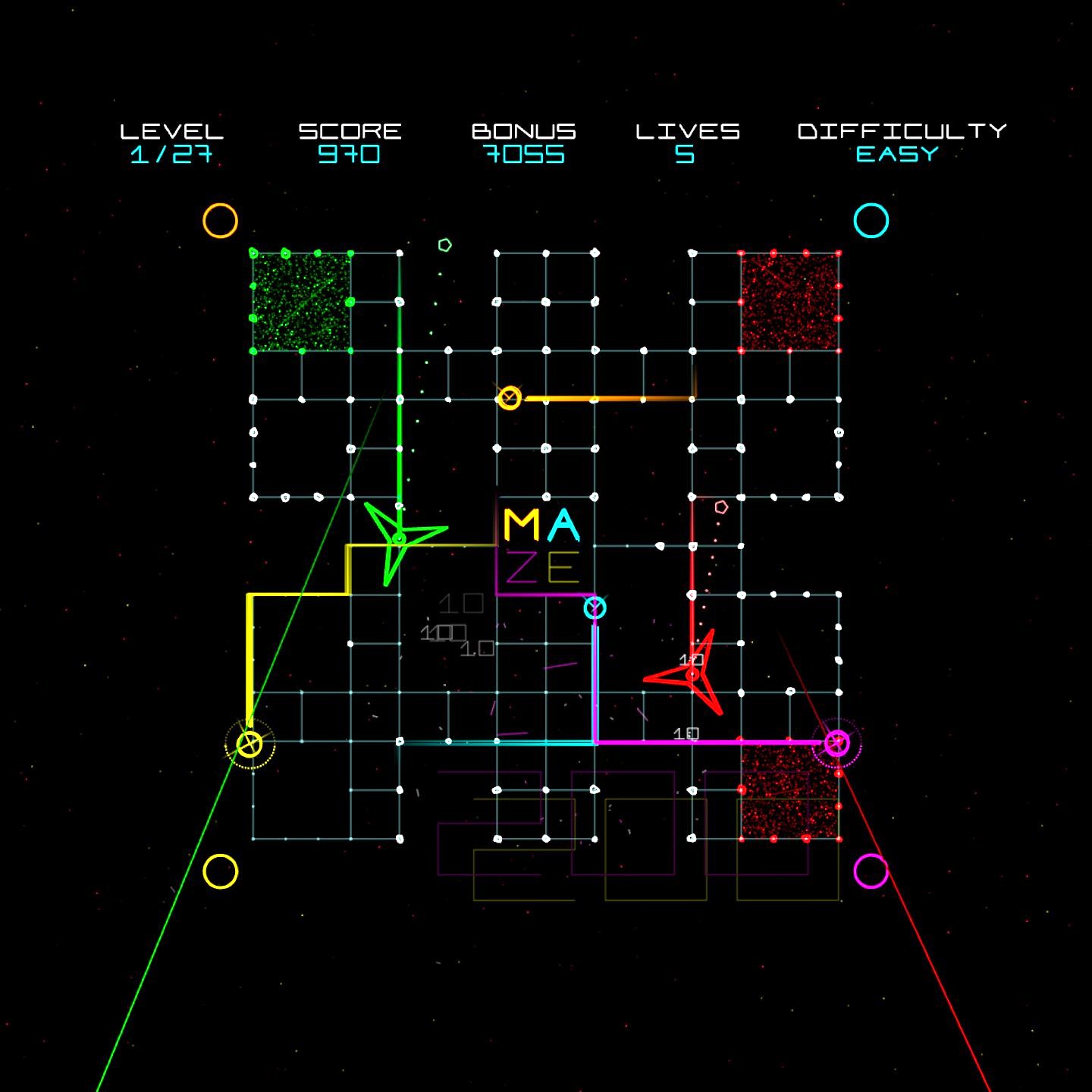1092x1092 pixels.
Task: Choose the yellow ring outside the maze corner
Action: 220,871
